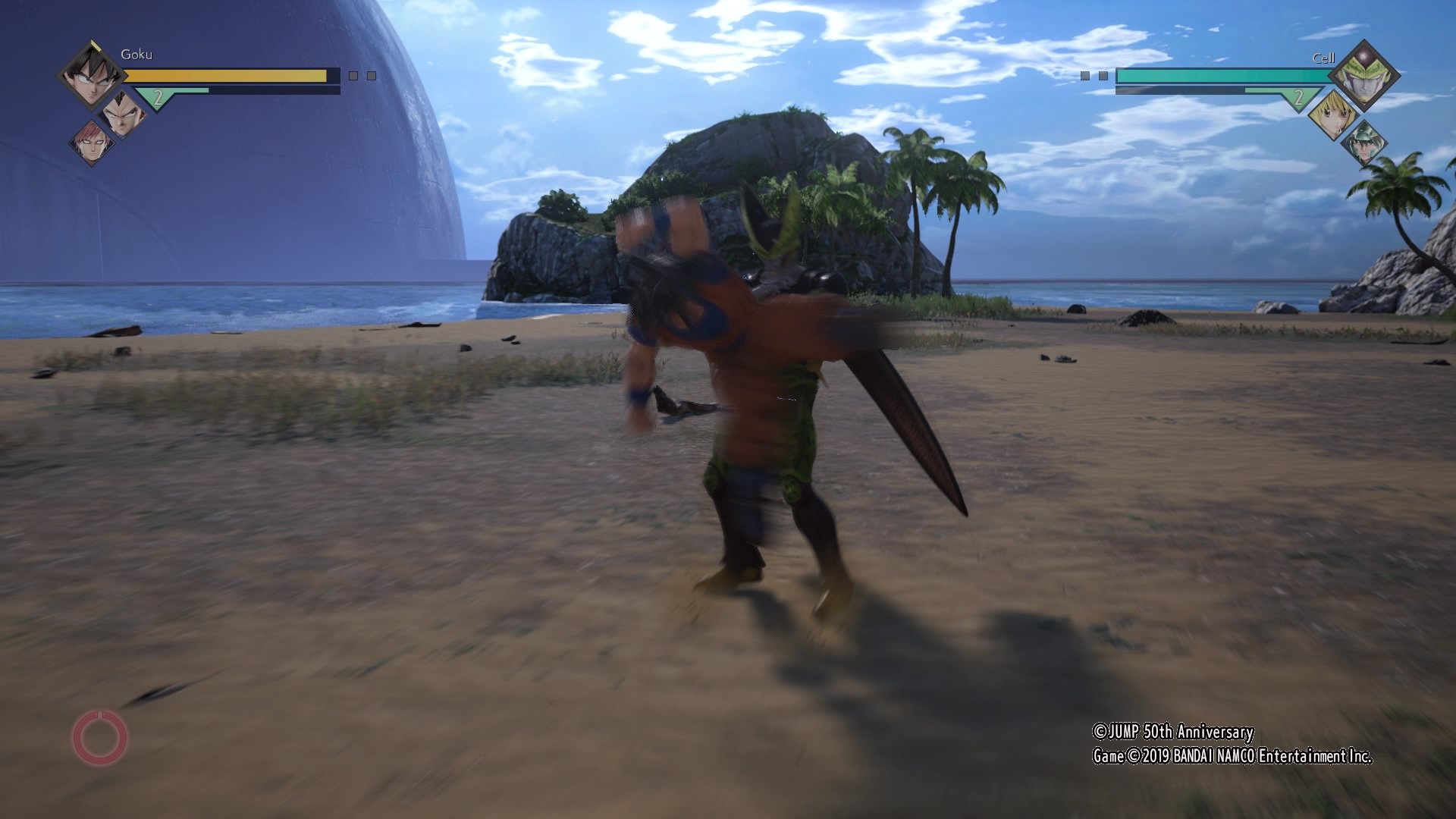The image size is (1456, 819).
Task: Expand Goku's green skill gauge marker
Action: [x=158, y=99]
